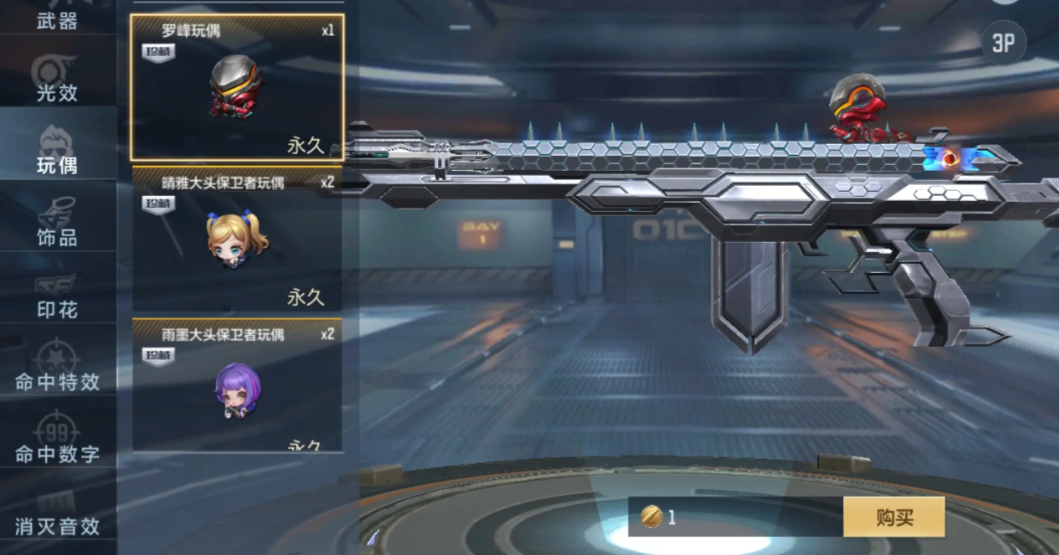Show the 命中数字 category tab
The width and height of the screenshot is (1059, 555).
pyautogui.click(x=57, y=440)
